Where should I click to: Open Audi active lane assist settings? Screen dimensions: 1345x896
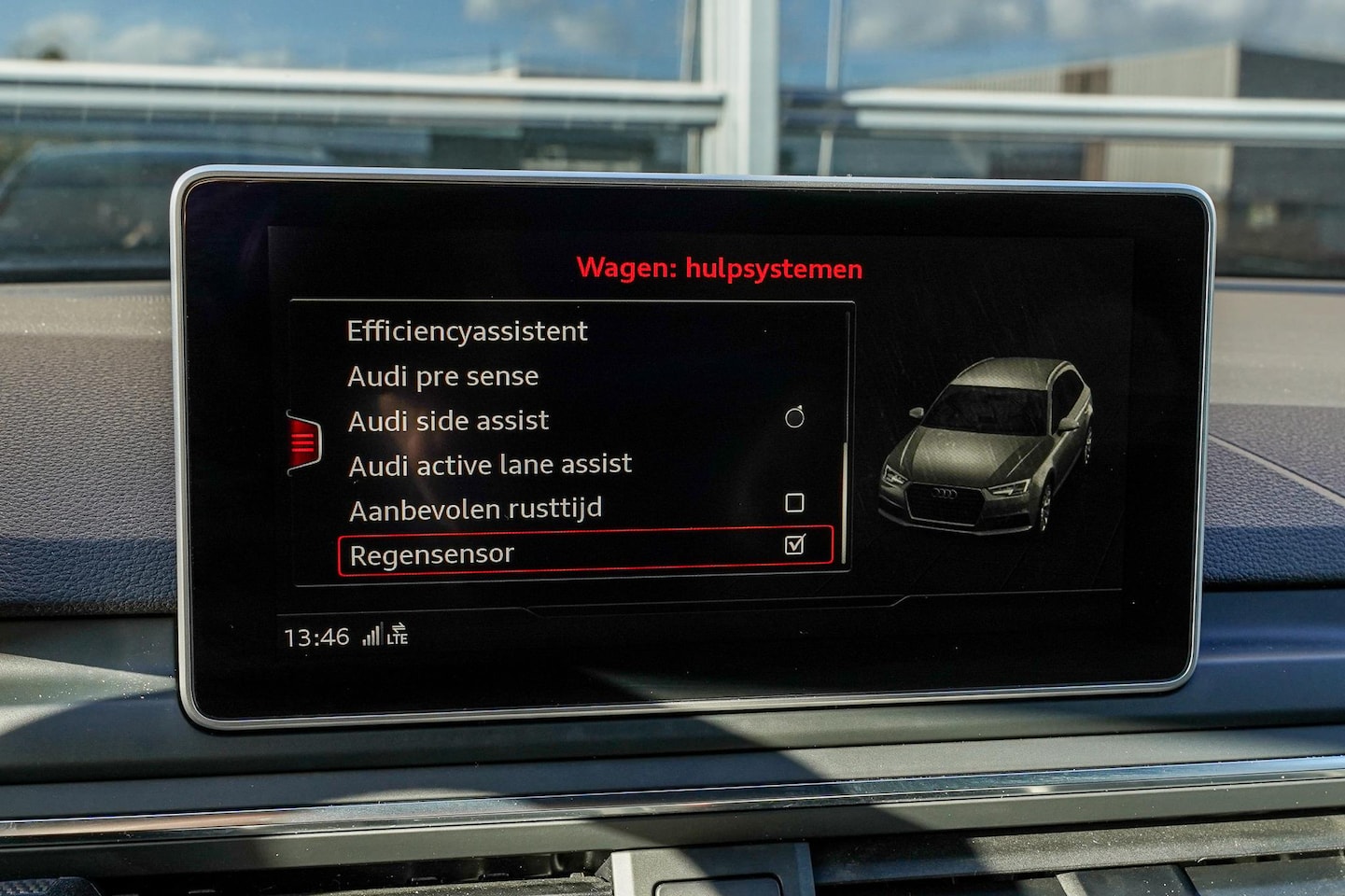click(490, 465)
